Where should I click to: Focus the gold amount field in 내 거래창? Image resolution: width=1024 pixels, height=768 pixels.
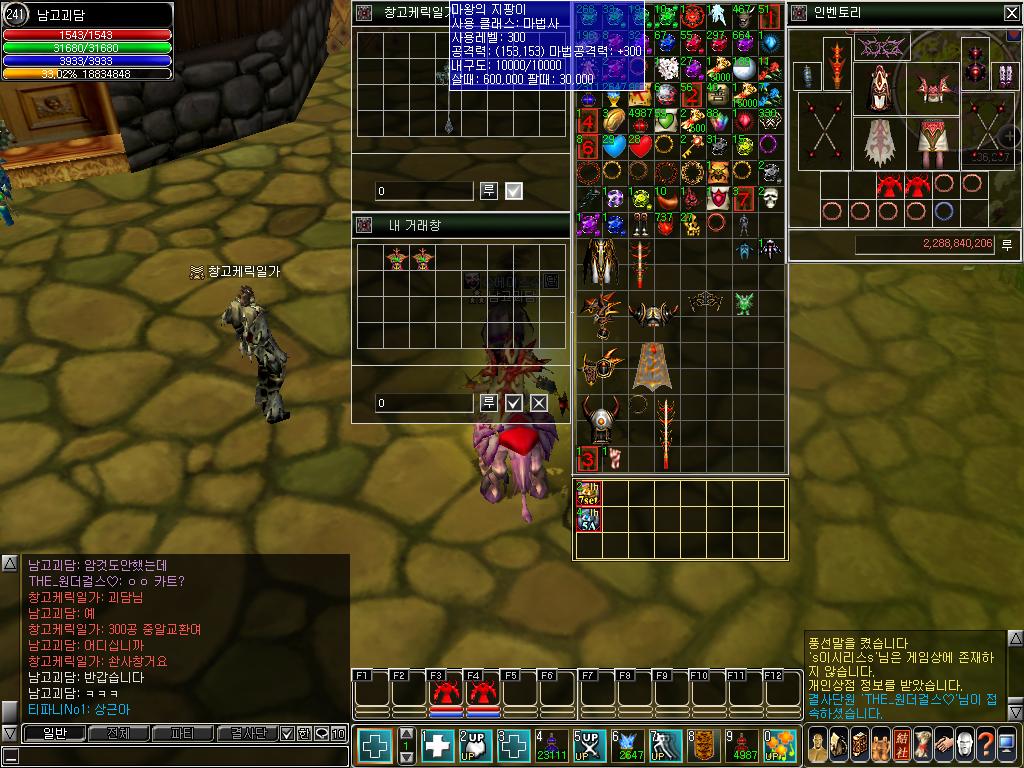pos(424,403)
